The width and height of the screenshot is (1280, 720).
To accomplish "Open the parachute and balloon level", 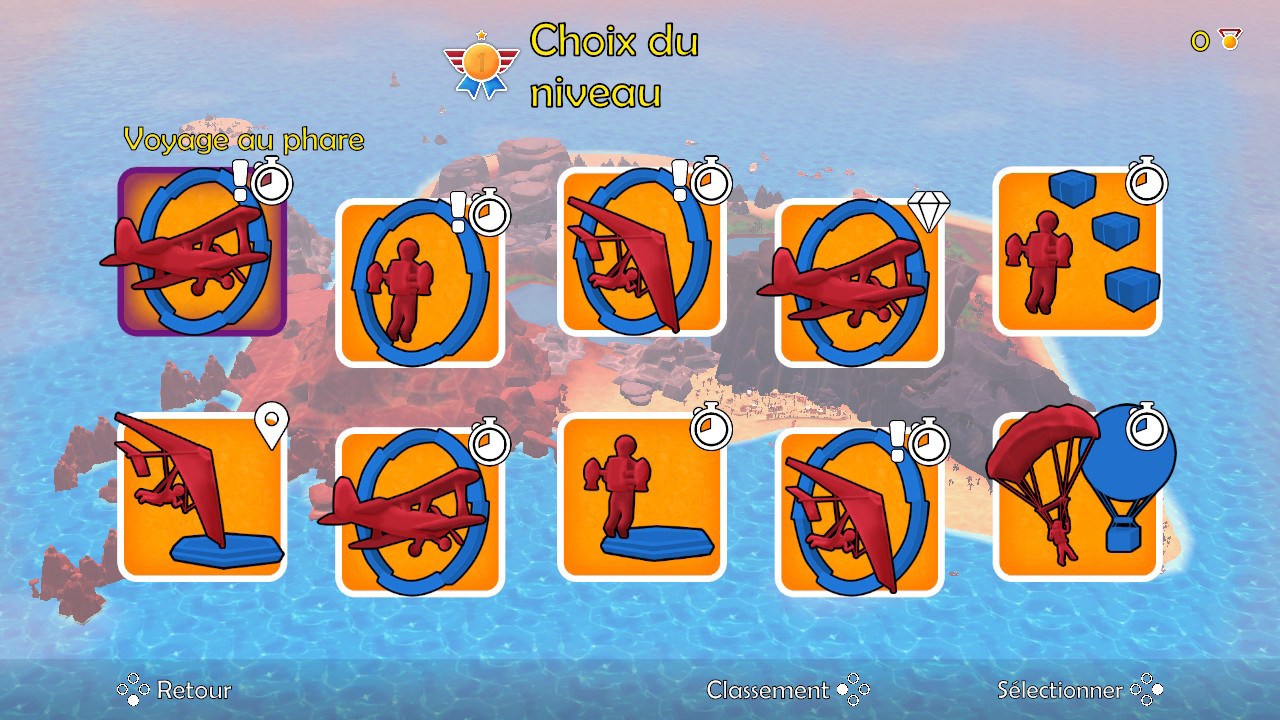I will click(x=1077, y=497).
